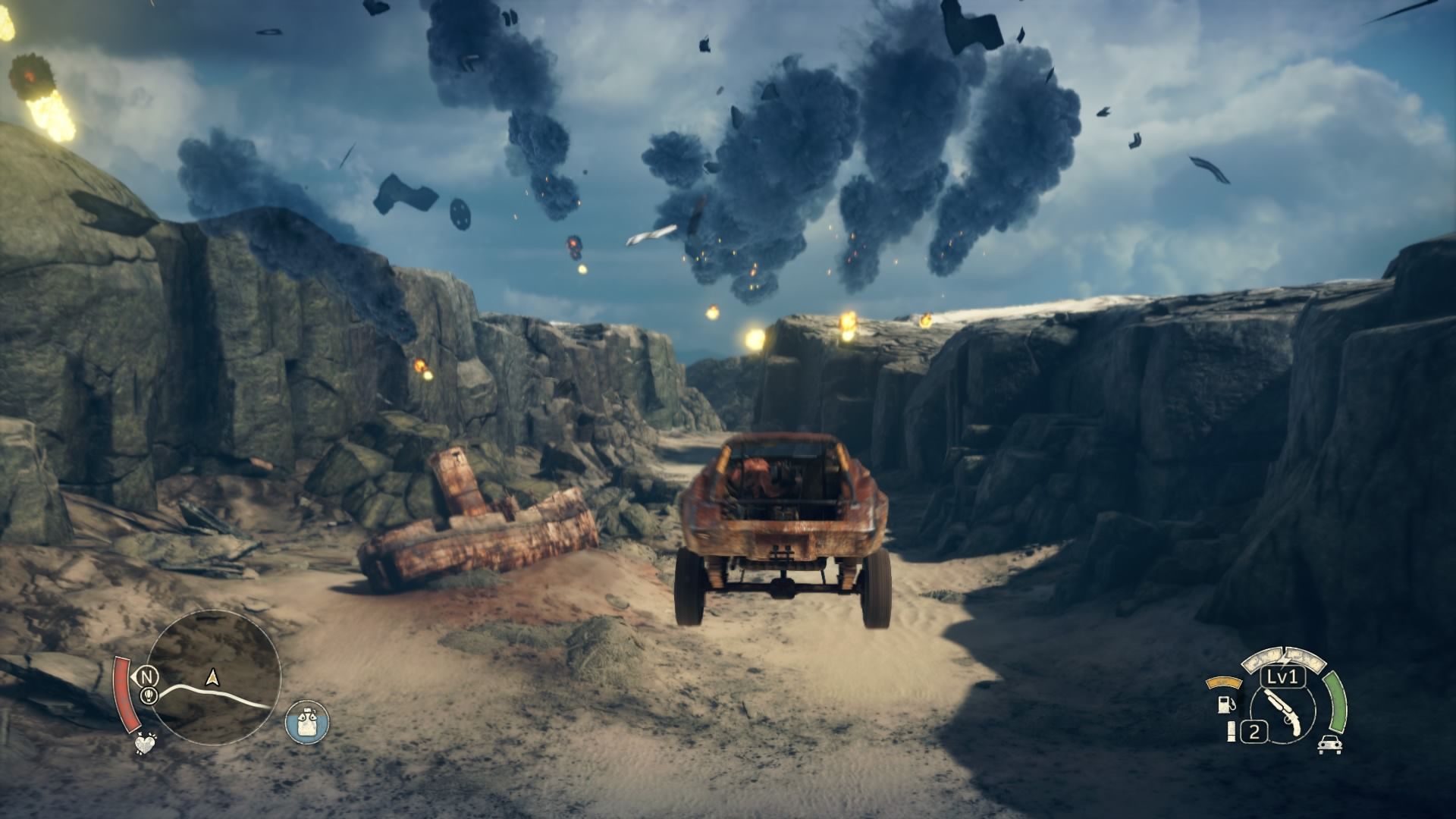Click the water canteen icon

click(307, 721)
